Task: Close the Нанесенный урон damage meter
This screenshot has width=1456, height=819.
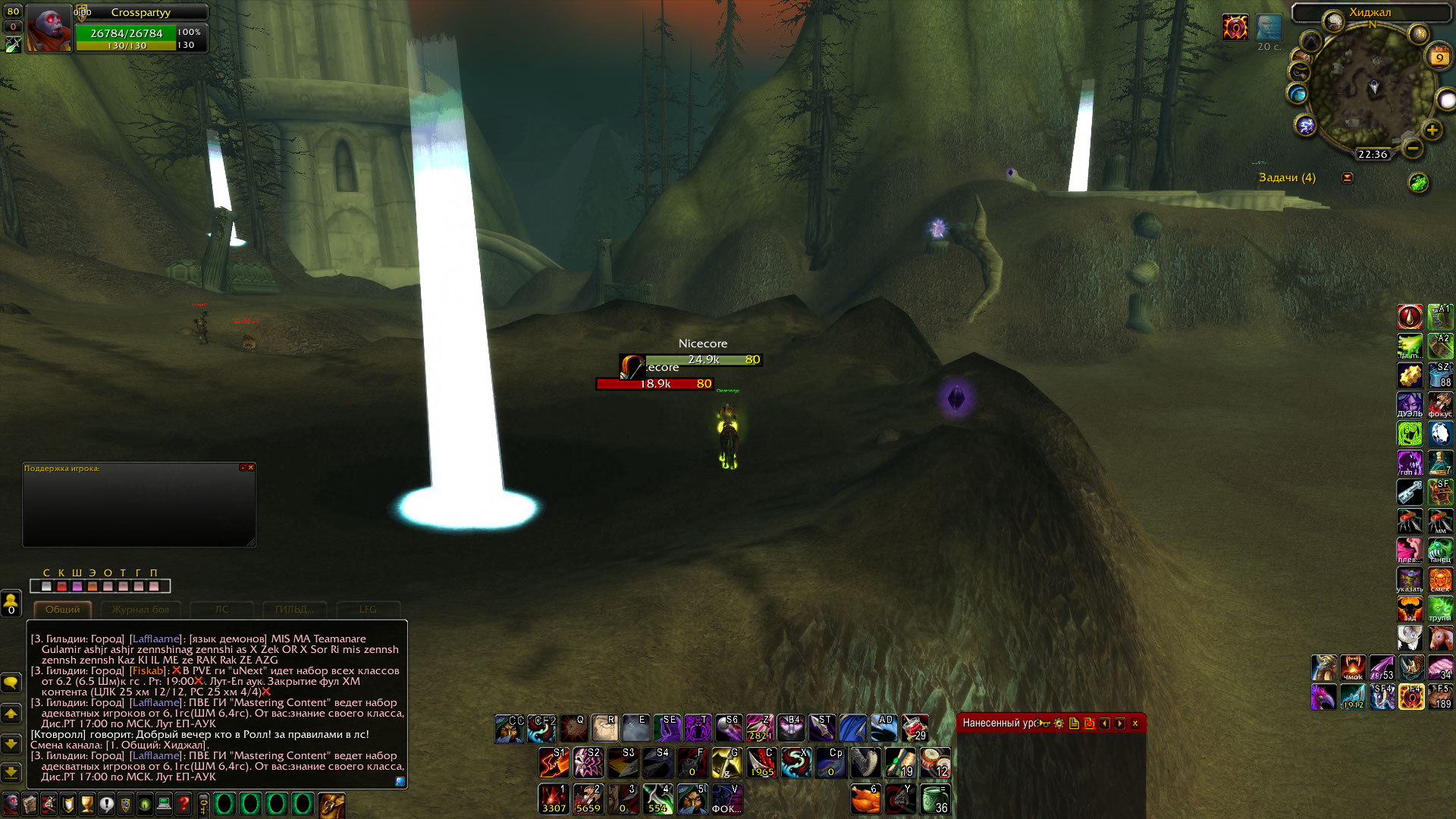Action: [1135, 723]
